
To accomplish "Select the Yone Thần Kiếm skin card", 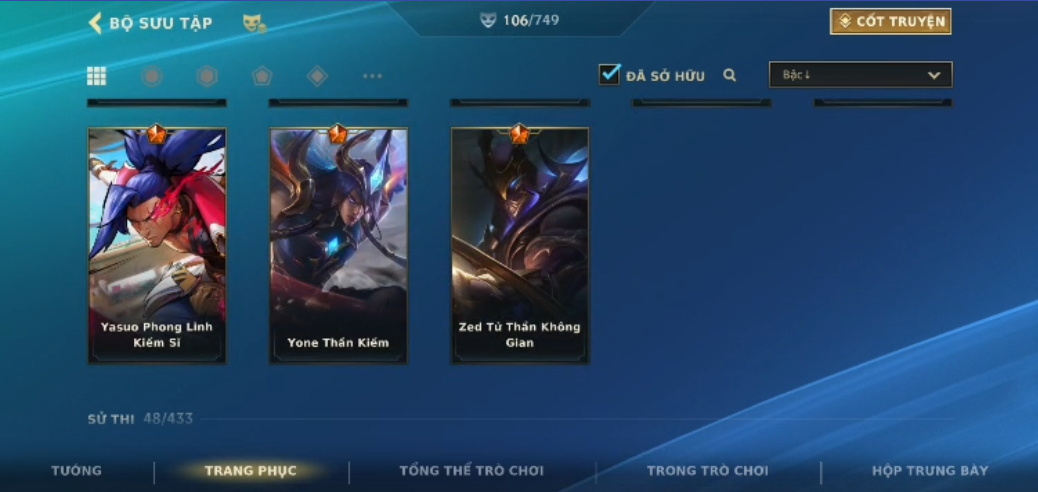I will point(338,245).
